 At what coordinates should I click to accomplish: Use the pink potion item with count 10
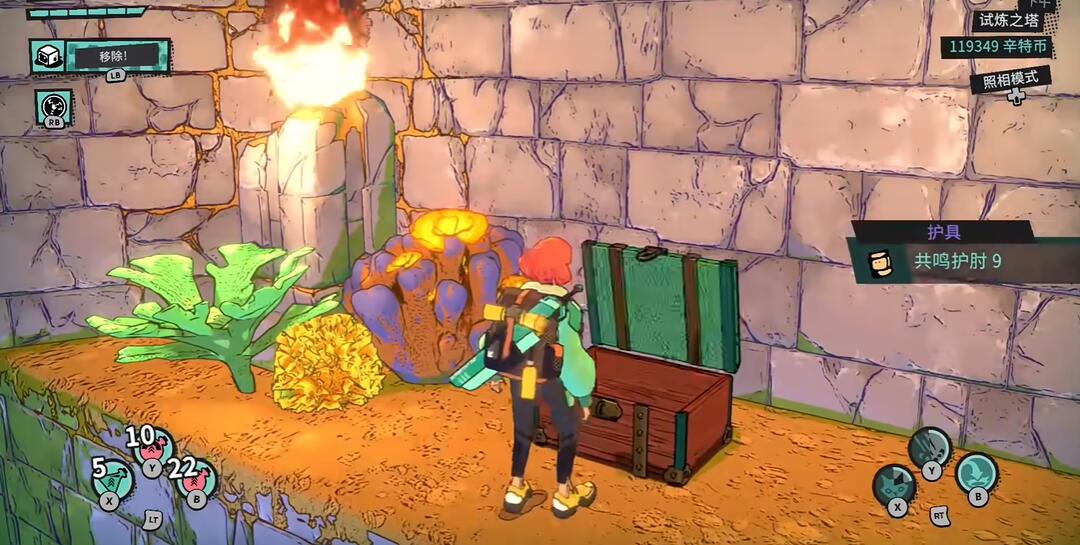coord(152,448)
